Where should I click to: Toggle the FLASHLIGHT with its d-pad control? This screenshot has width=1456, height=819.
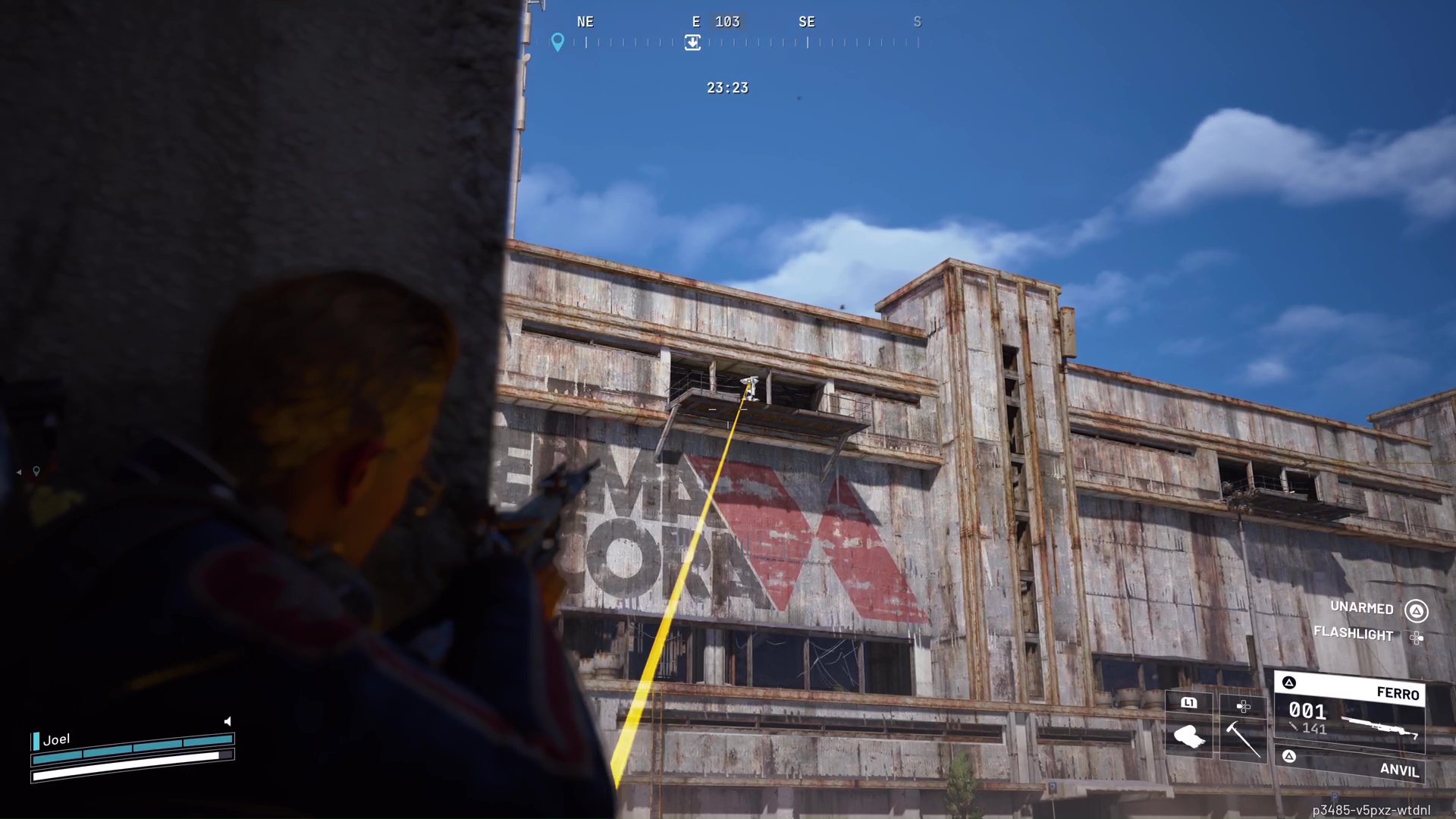pyautogui.click(x=1417, y=636)
